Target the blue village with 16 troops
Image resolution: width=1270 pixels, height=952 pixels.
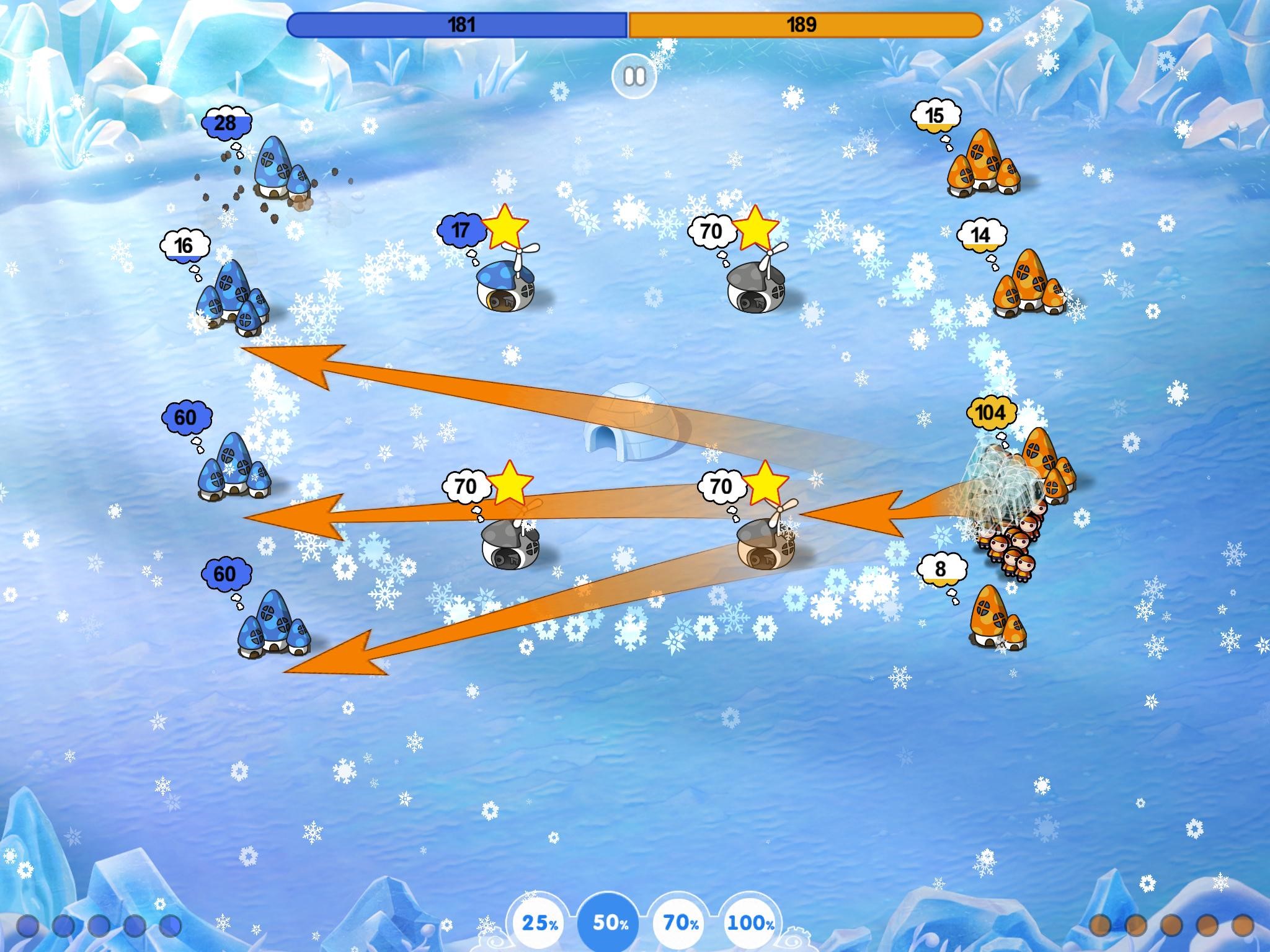233,298
